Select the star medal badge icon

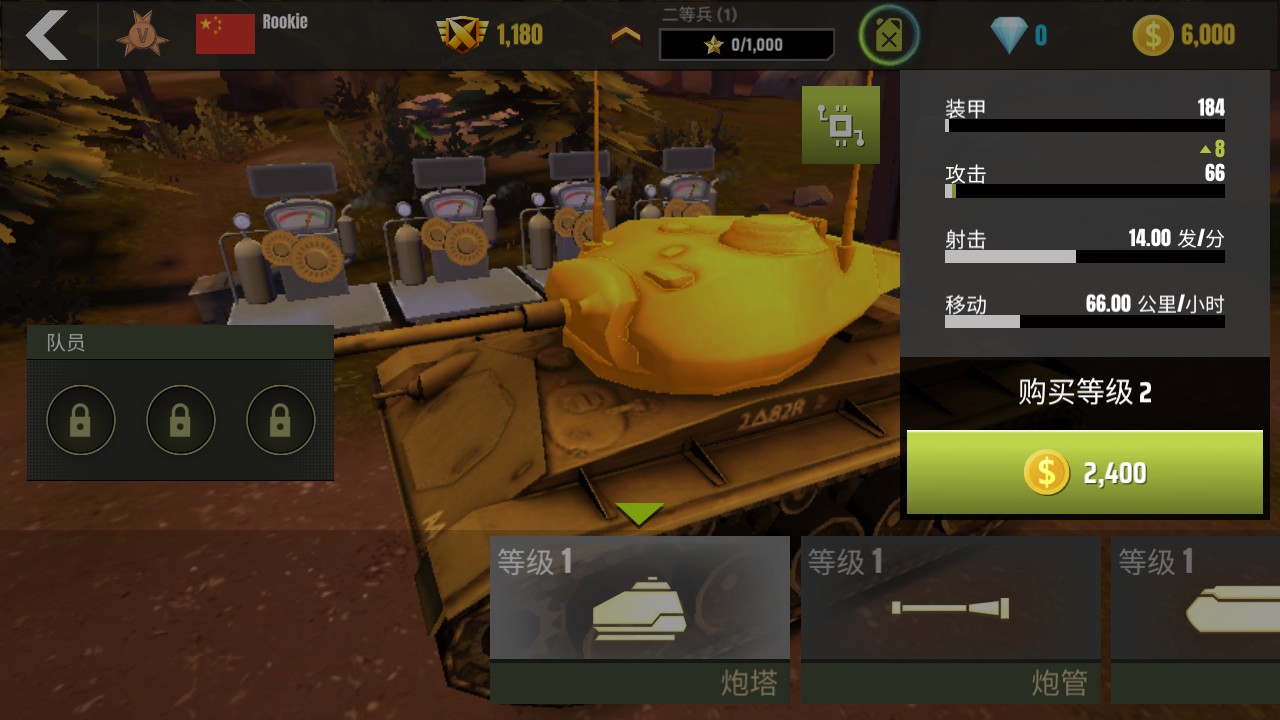pos(141,36)
